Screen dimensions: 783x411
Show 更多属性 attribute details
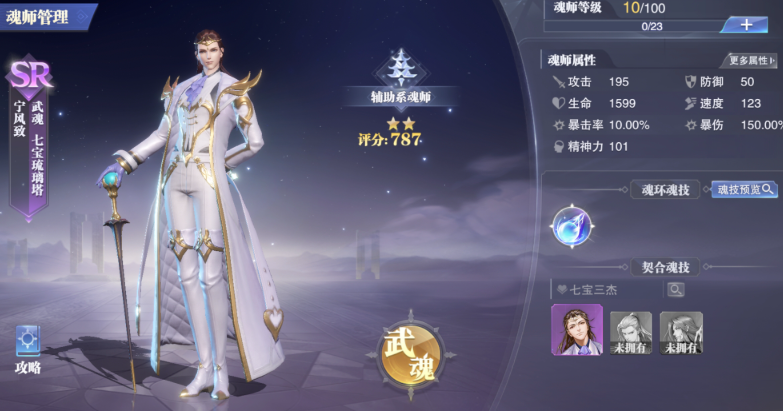click(x=749, y=61)
